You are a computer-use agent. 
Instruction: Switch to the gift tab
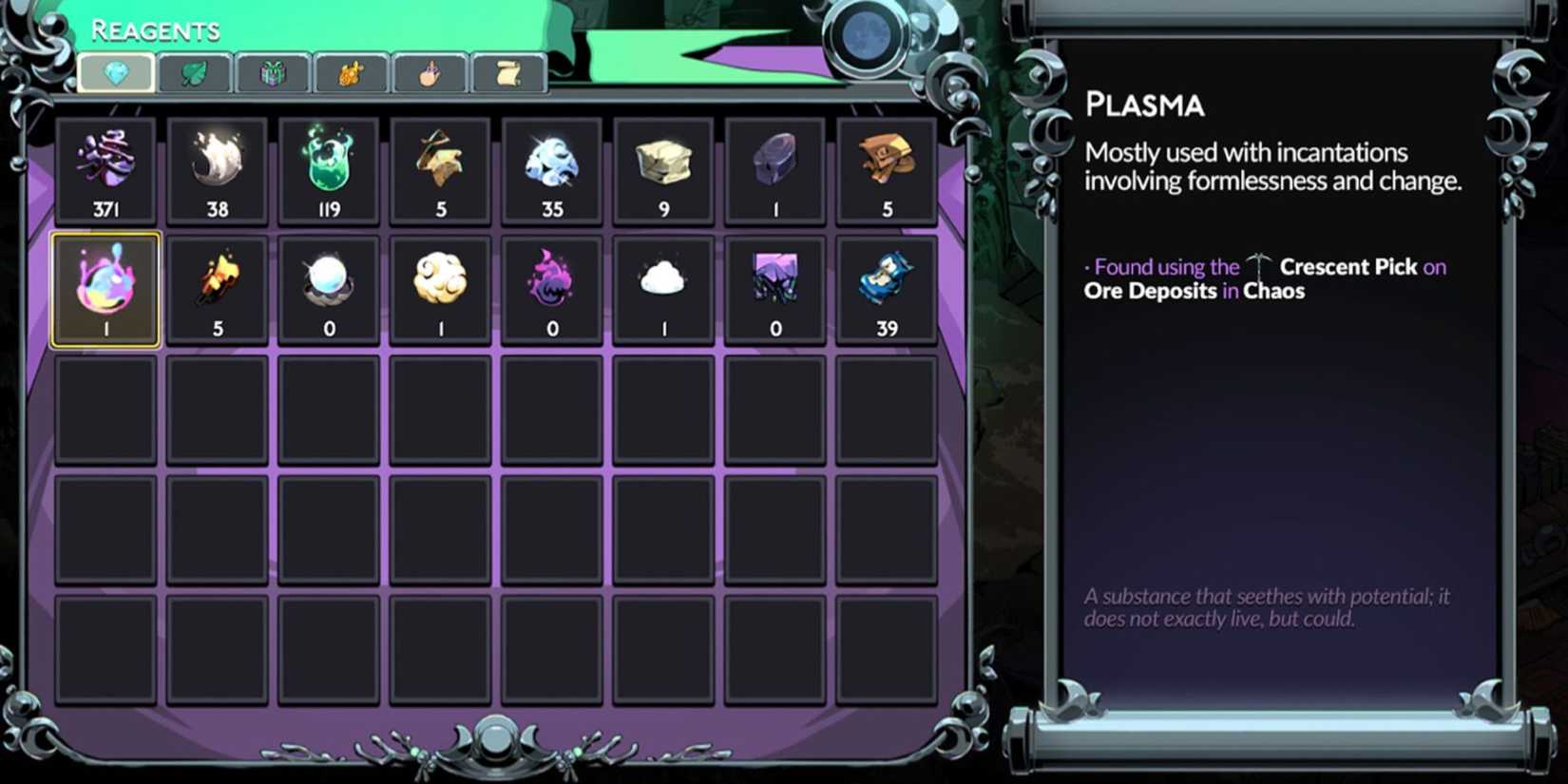click(273, 73)
